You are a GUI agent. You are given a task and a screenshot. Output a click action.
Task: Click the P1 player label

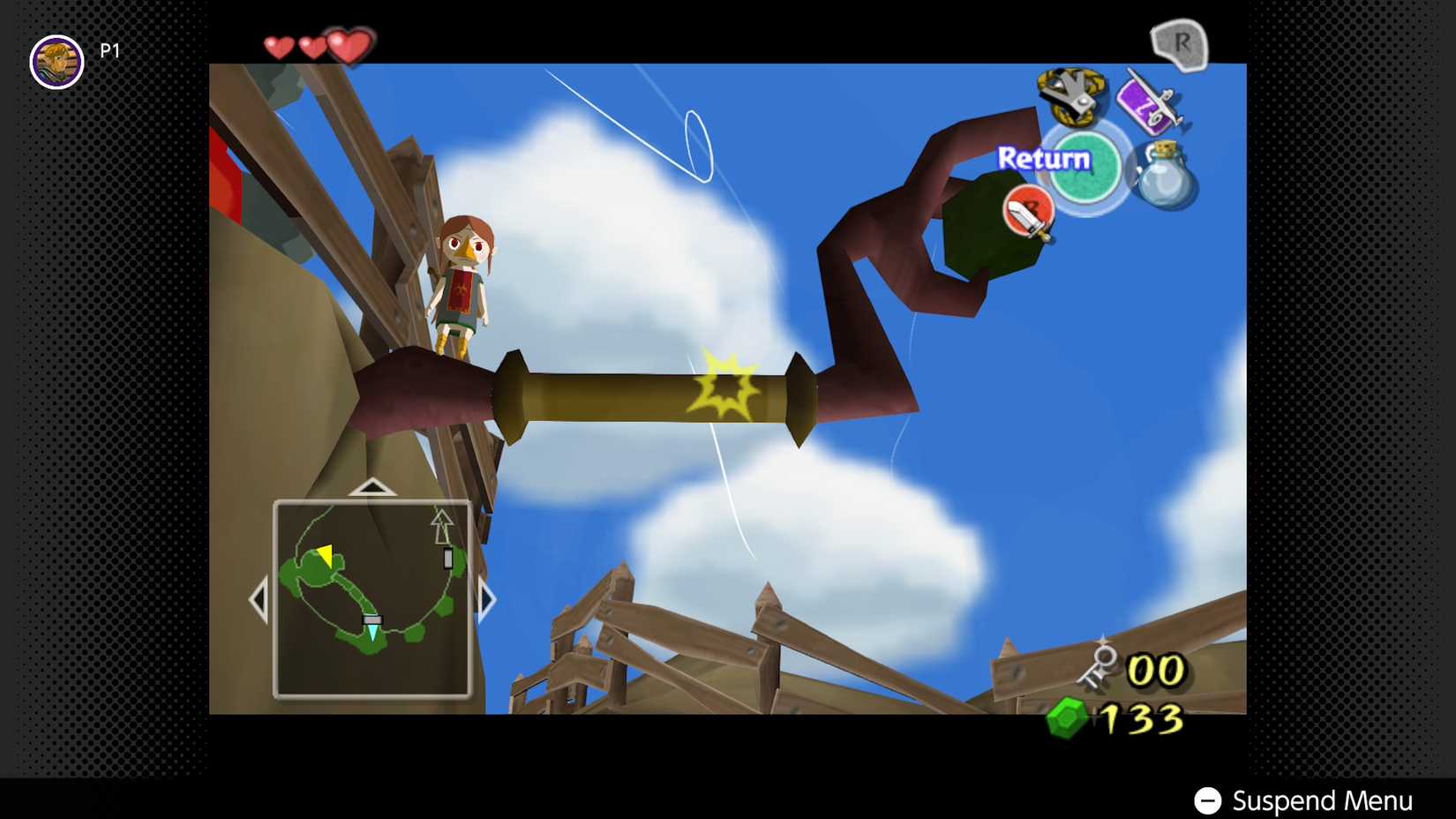108,50
